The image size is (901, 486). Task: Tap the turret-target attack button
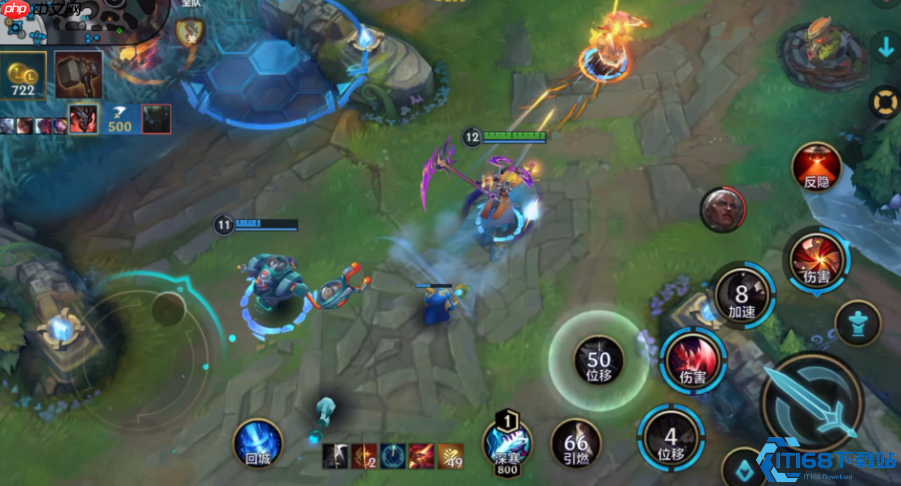[856, 323]
